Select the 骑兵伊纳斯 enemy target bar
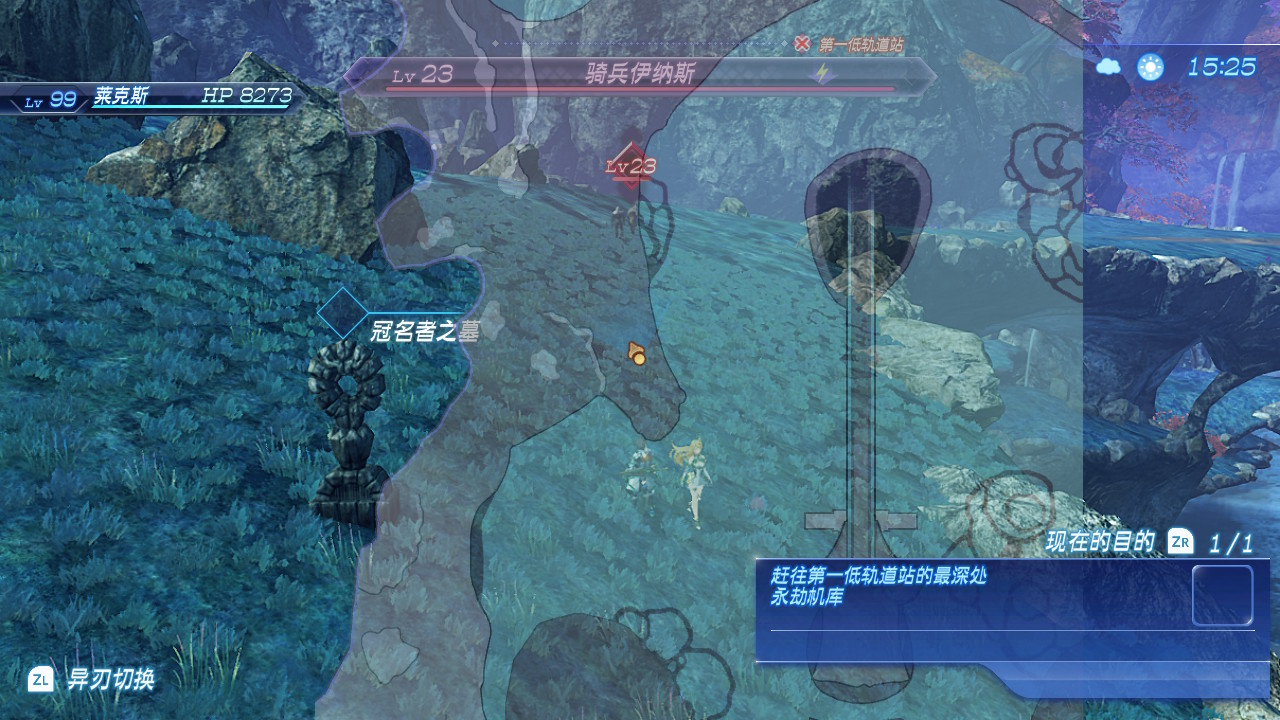This screenshot has height=720, width=1280. (640, 74)
